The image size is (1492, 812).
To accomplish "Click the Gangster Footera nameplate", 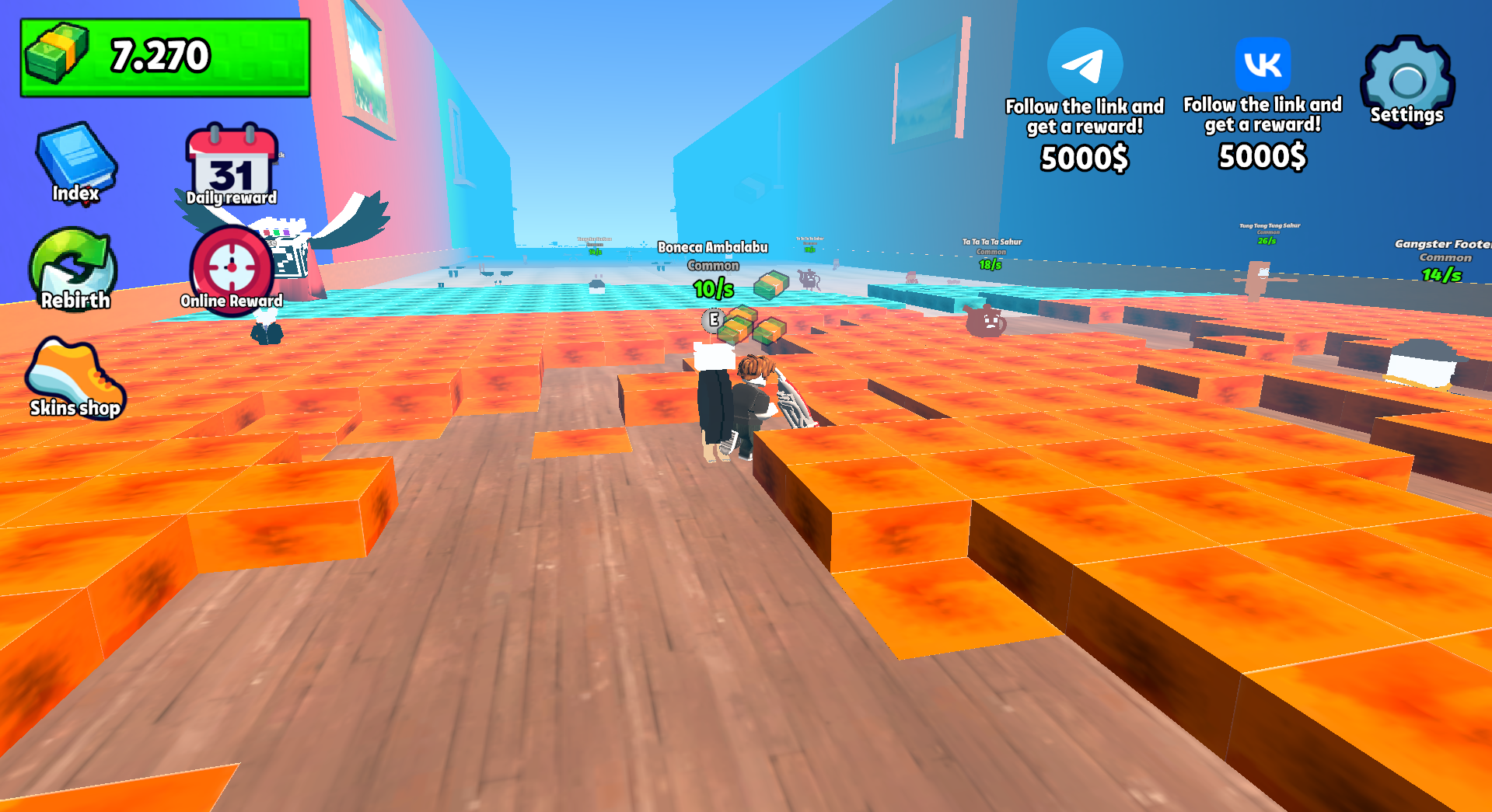I will (1442, 242).
